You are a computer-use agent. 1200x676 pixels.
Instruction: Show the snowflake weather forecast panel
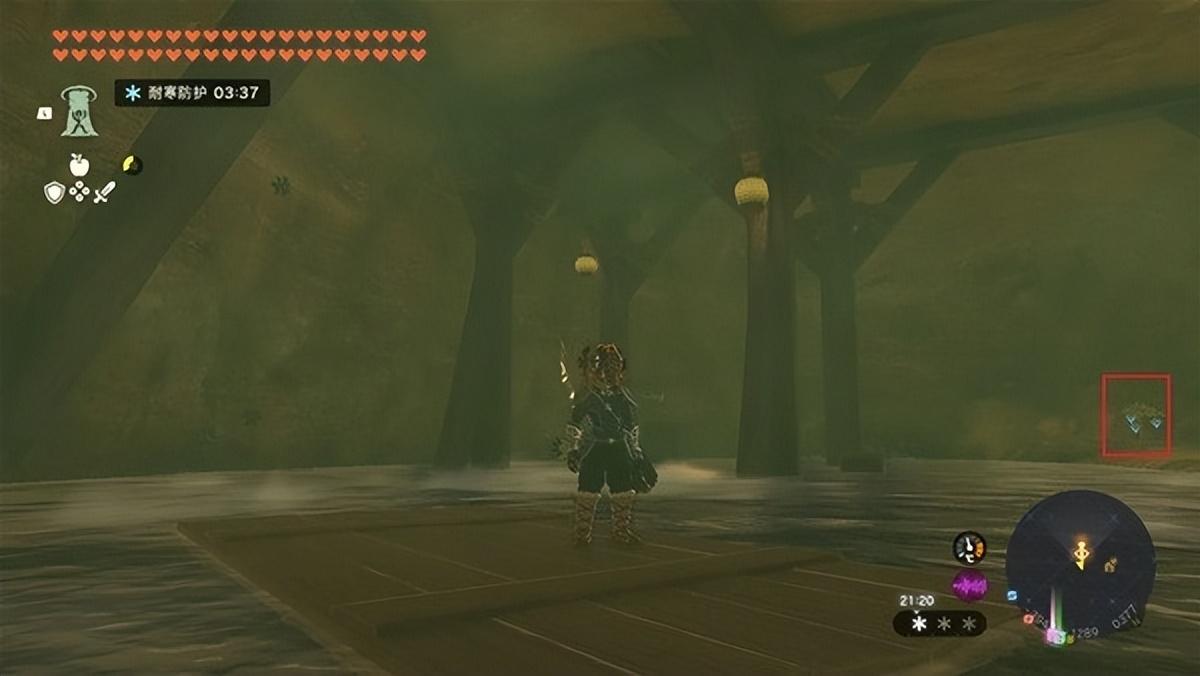[x=940, y=623]
